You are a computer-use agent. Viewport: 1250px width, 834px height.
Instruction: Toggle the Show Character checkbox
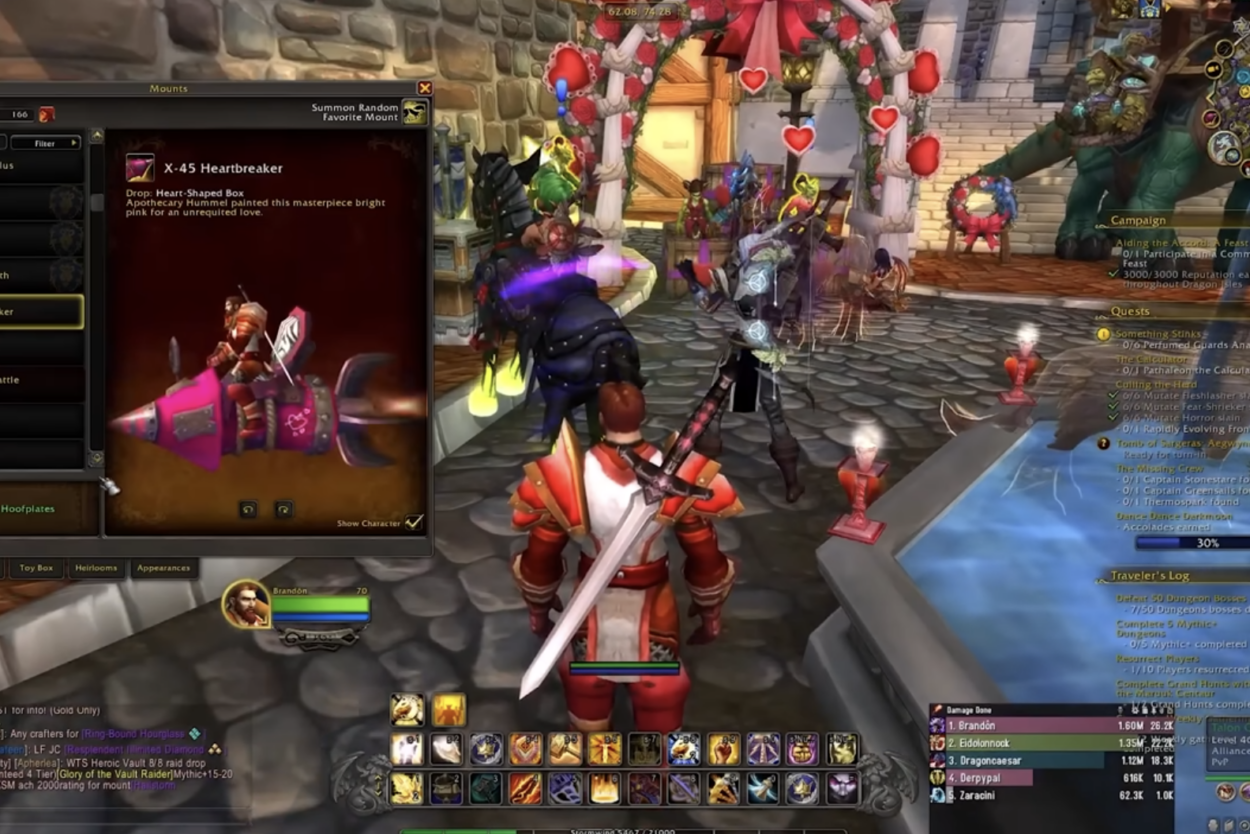tap(413, 523)
